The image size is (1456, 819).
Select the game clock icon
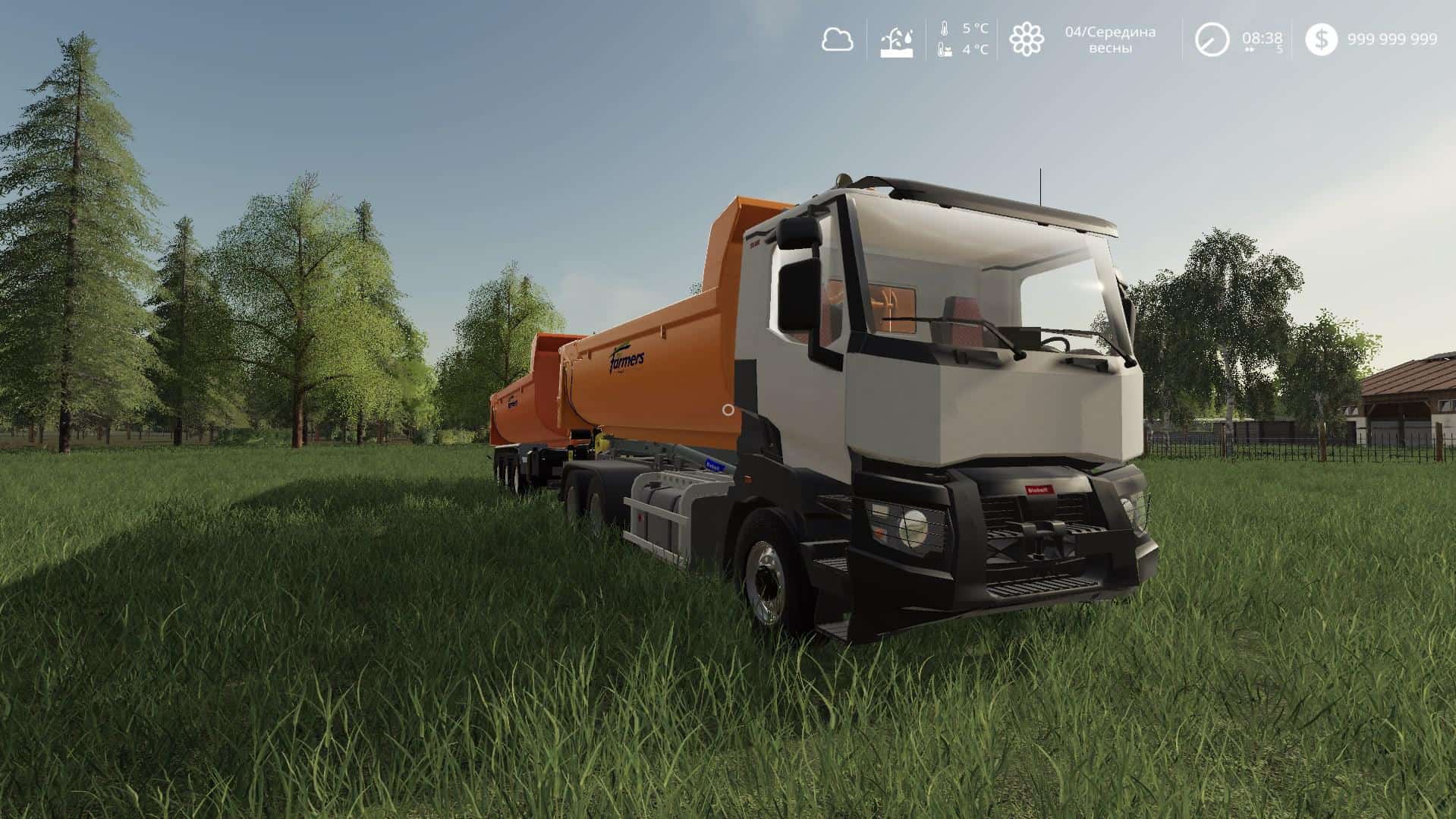point(1212,39)
